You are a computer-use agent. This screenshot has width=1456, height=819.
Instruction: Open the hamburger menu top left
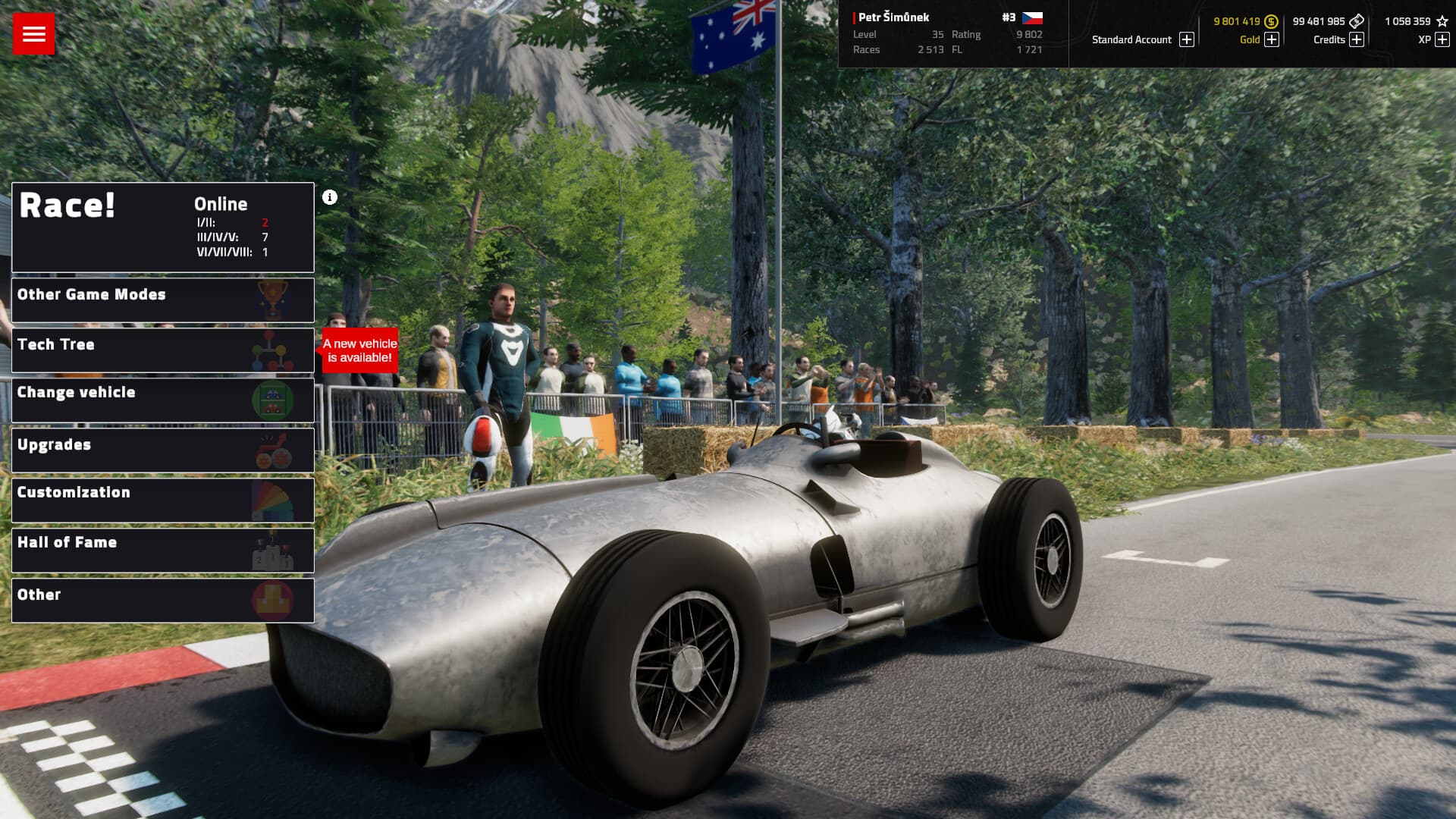[33, 33]
